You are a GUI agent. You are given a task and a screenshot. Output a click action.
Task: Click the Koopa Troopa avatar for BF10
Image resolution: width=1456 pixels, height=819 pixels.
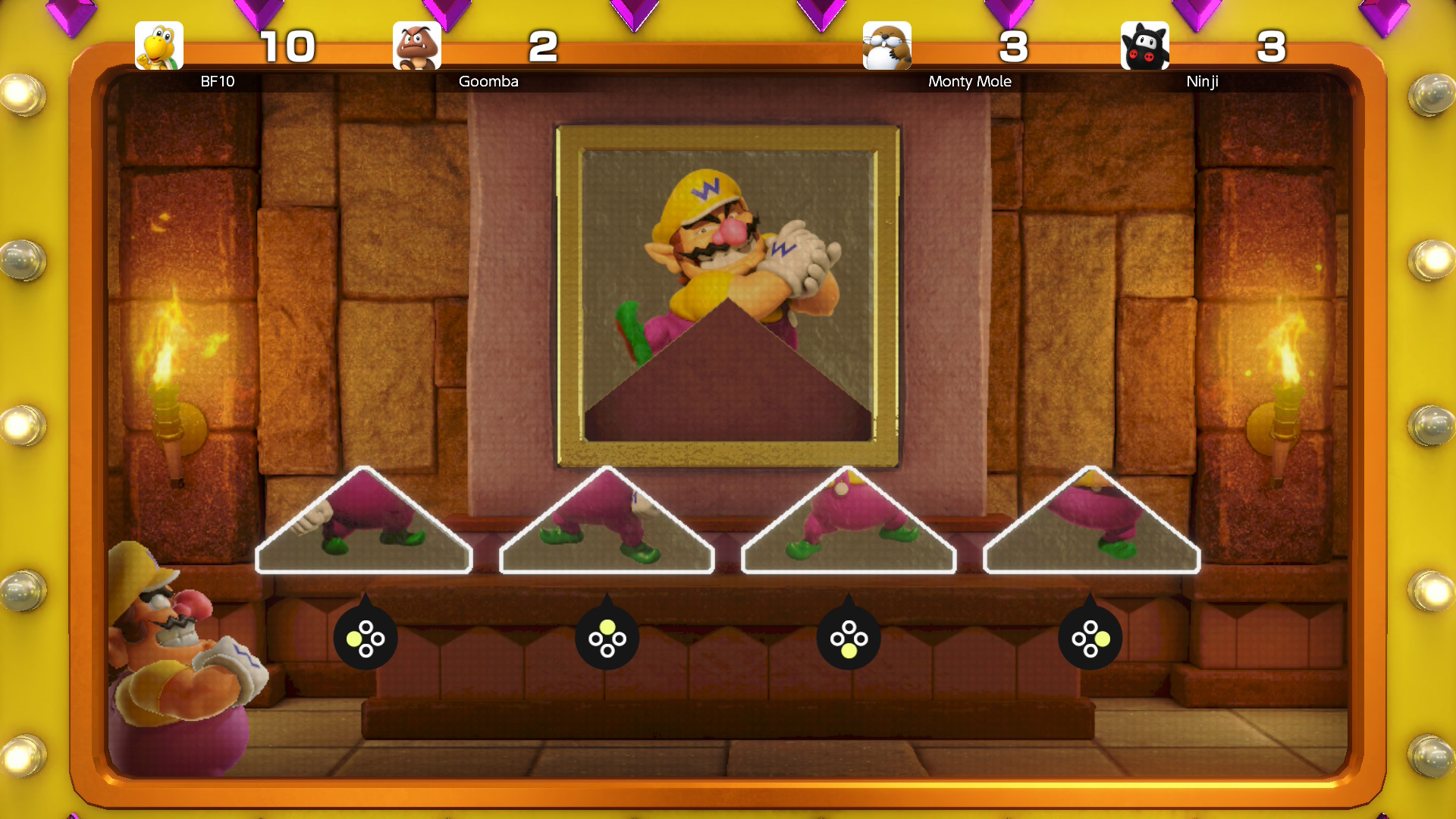159,45
